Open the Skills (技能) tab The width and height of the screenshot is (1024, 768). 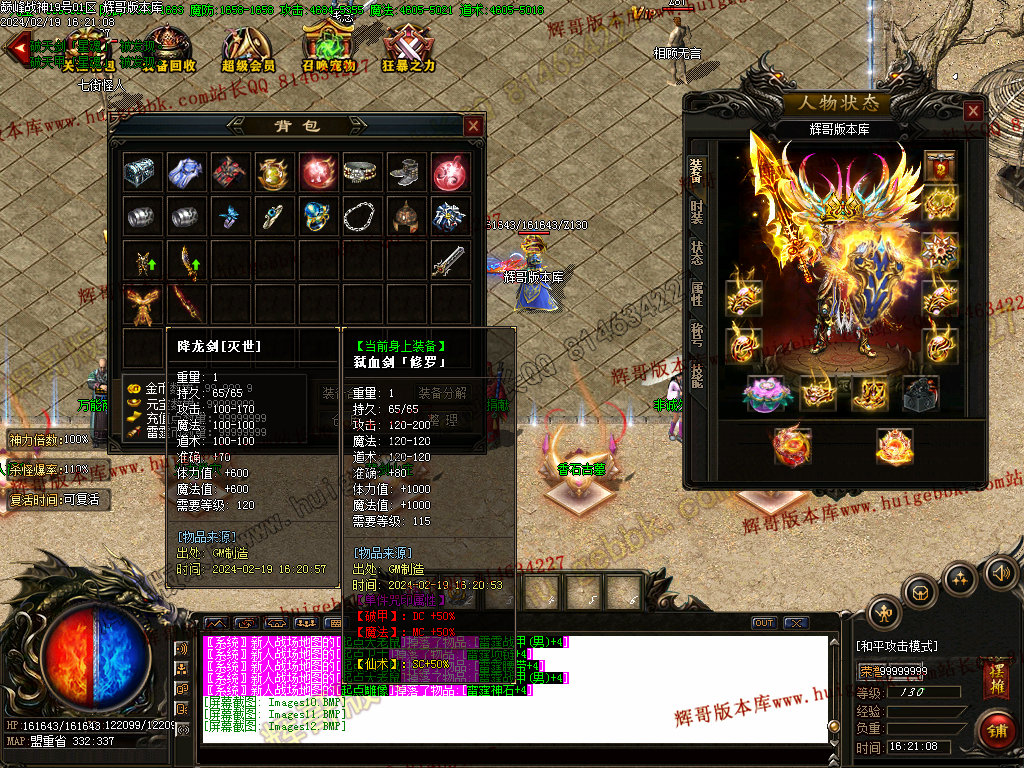pyautogui.click(x=696, y=375)
